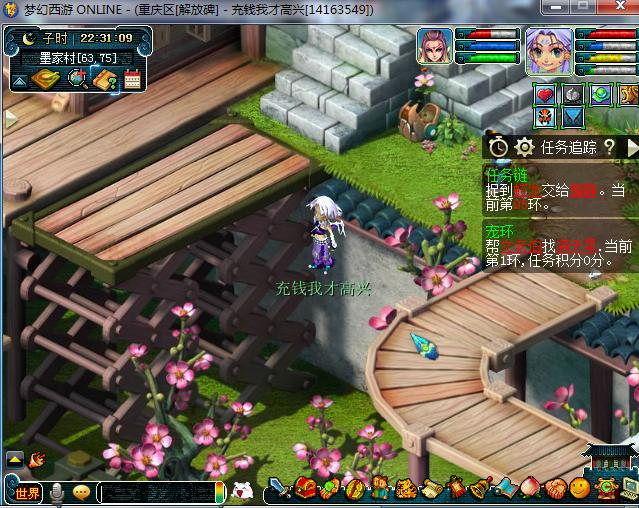Click the red heart buff icon

point(546,95)
